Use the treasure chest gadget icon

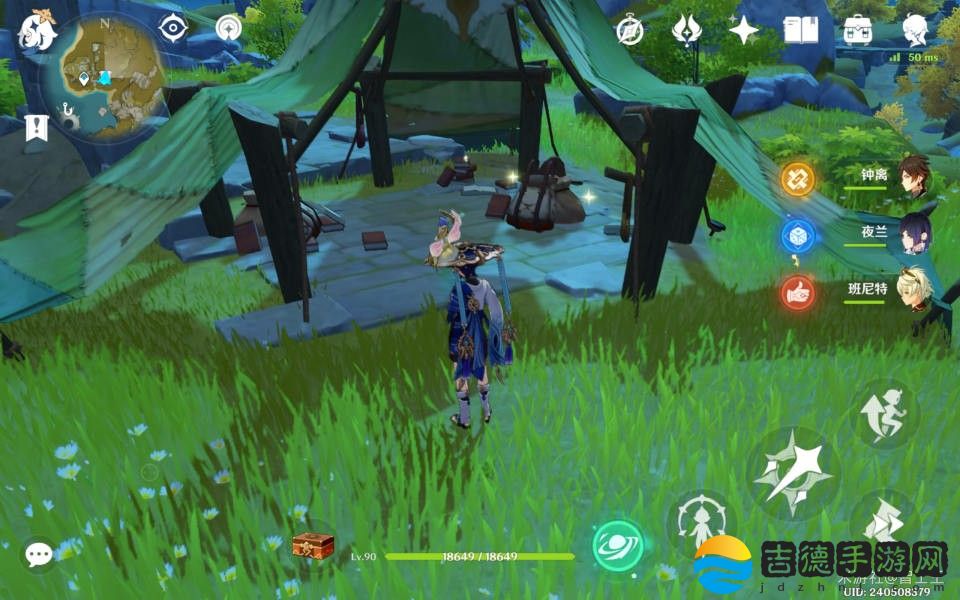[312, 546]
